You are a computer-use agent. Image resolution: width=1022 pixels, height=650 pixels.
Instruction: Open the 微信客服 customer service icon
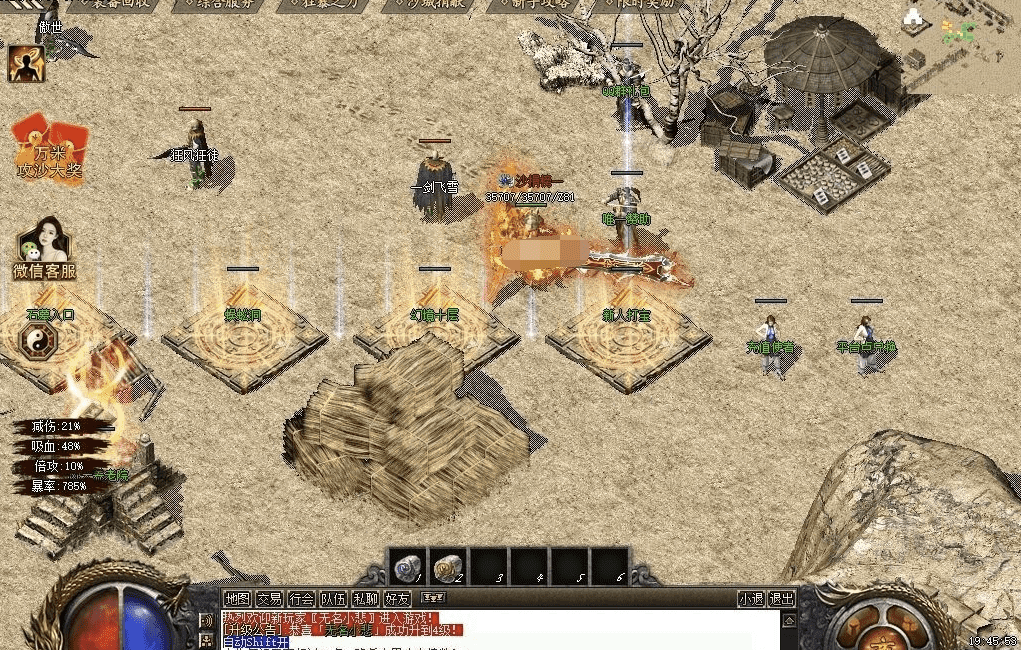pos(44,249)
